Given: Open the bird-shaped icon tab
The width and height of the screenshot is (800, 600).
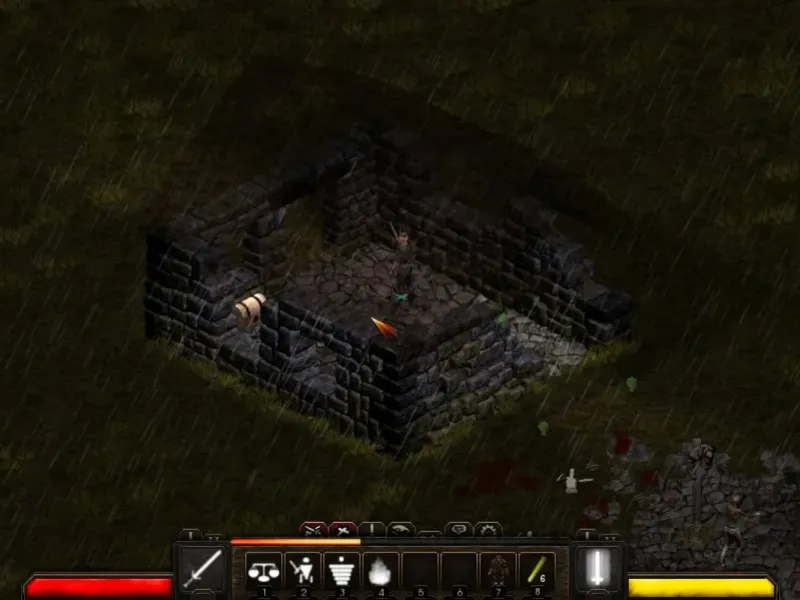Looking at the screenshot, I should [x=401, y=528].
